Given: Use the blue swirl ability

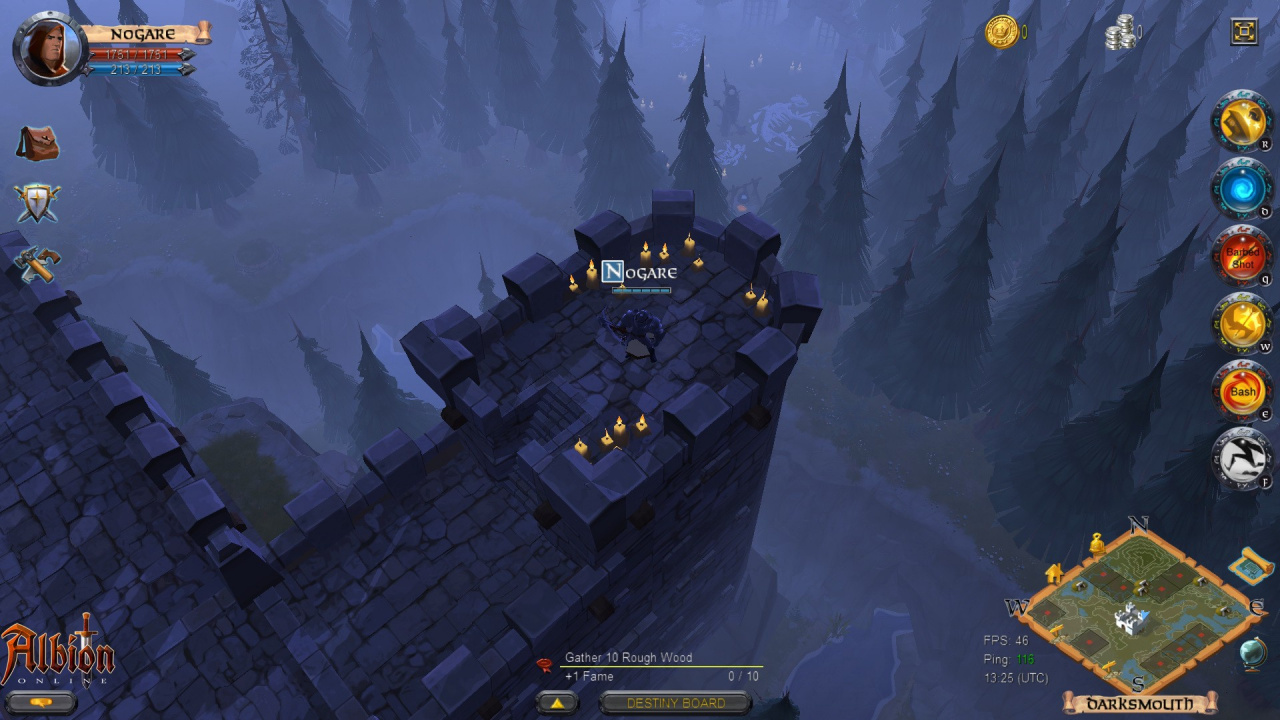Looking at the screenshot, I should click(x=1242, y=189).
